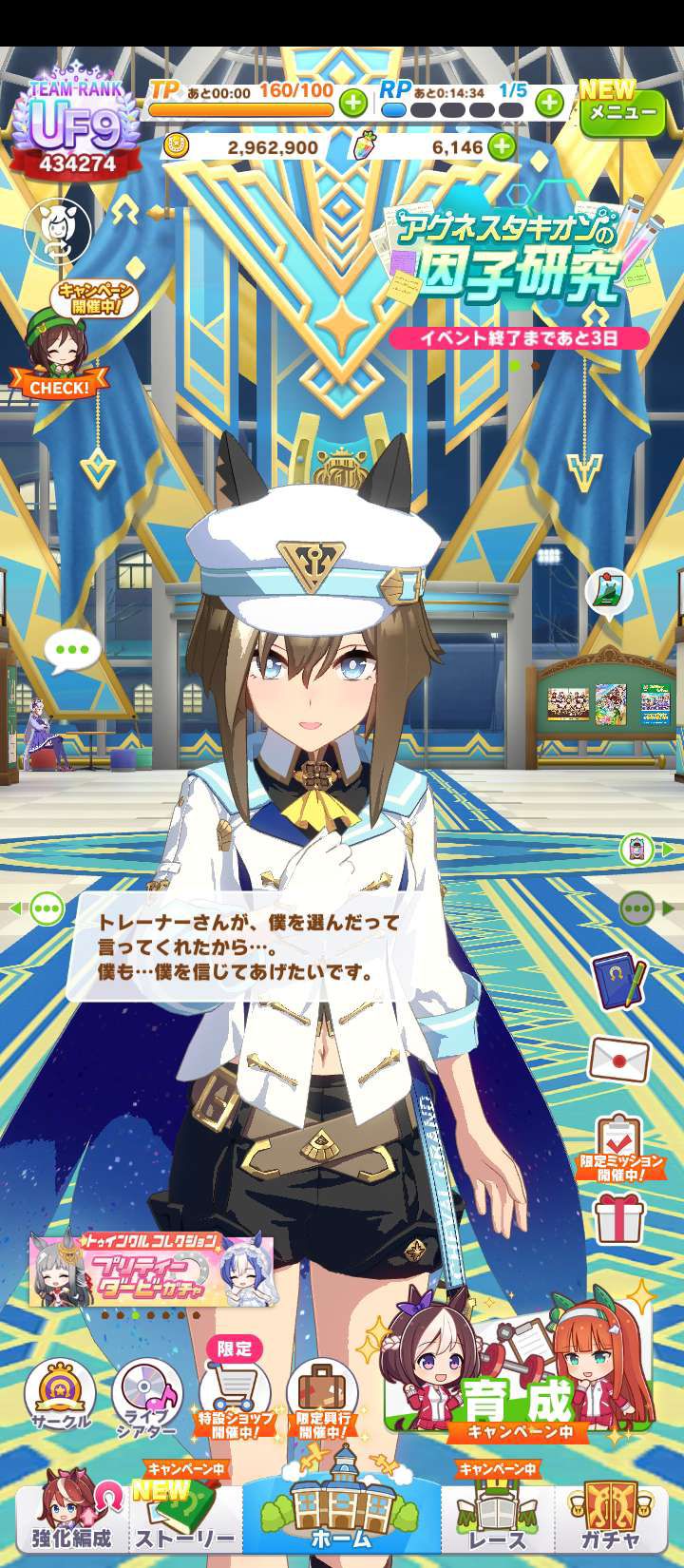The image size is (684, 1568).
Task: Open the gift box presents icon
Action: click(618, 1219)
